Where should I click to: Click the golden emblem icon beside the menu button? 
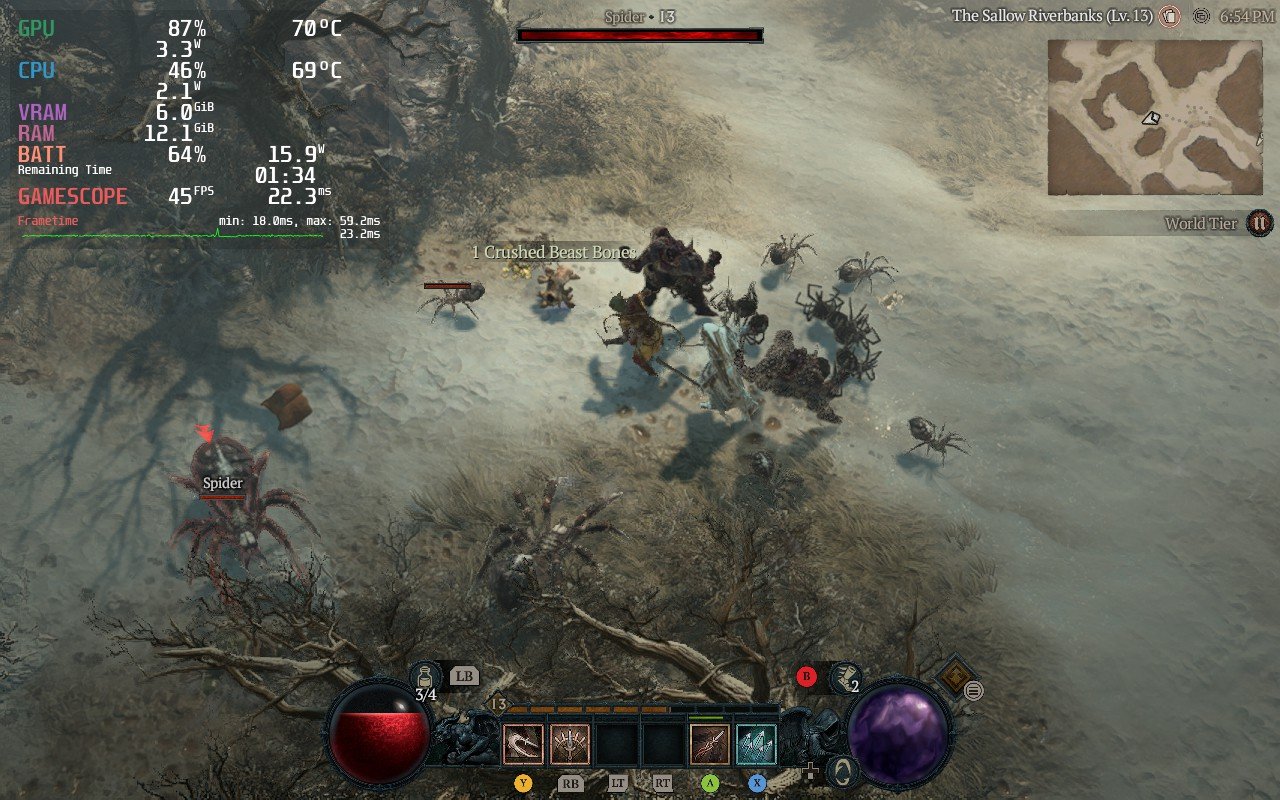click(956, 674)
